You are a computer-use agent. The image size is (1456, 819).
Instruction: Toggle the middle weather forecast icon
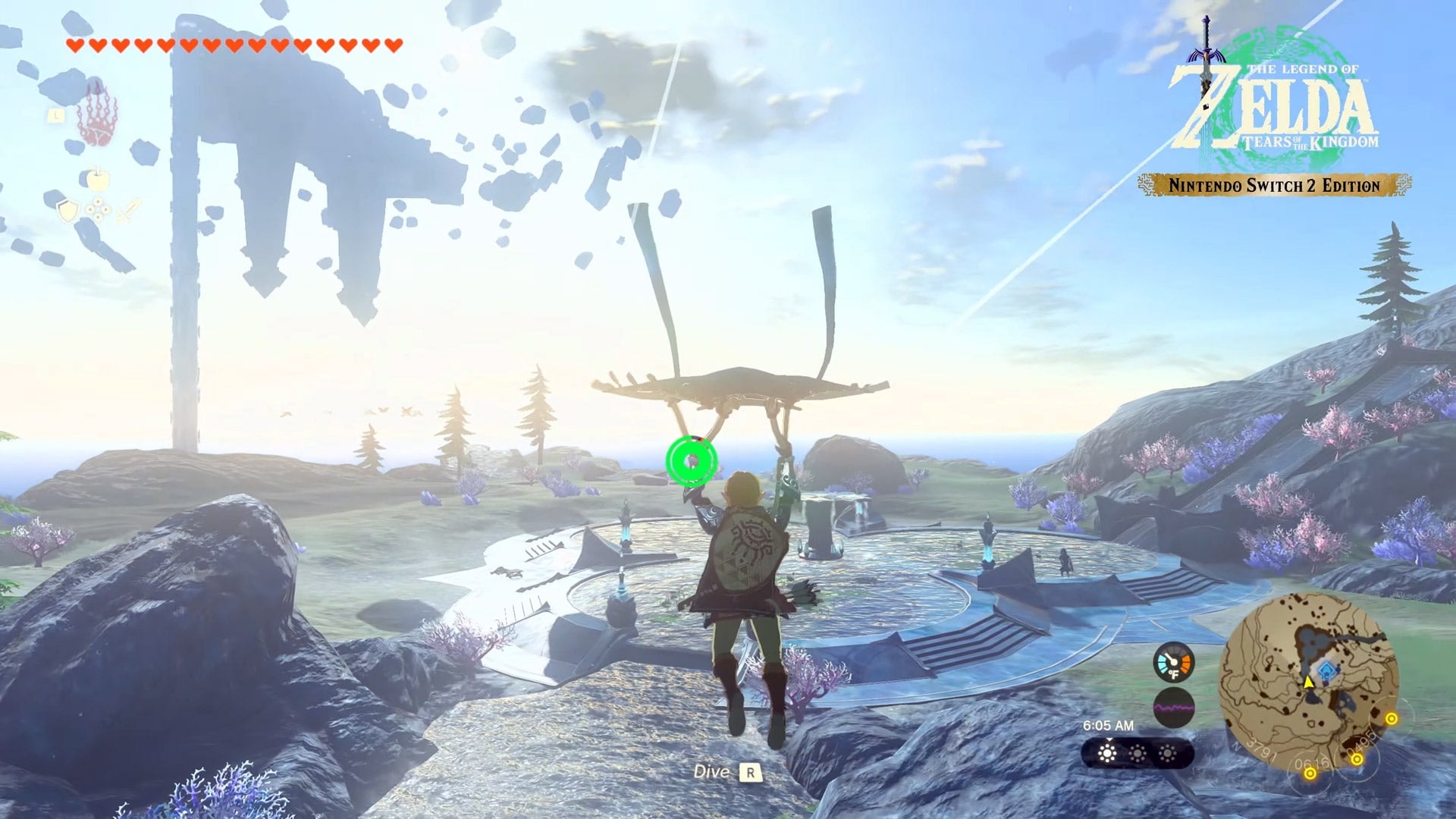pos(1137,752)
